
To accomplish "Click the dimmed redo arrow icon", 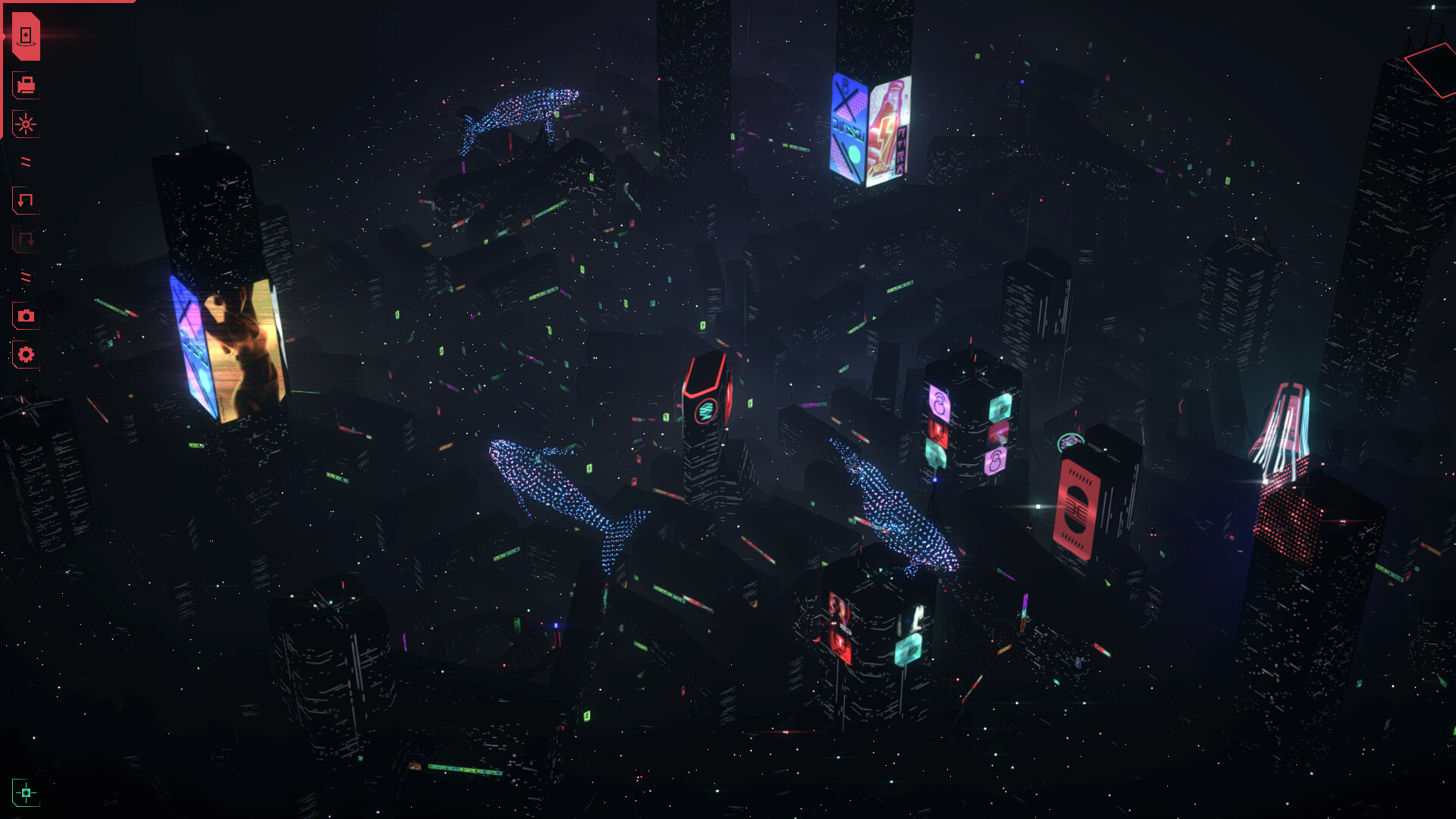I will (24, 239).
